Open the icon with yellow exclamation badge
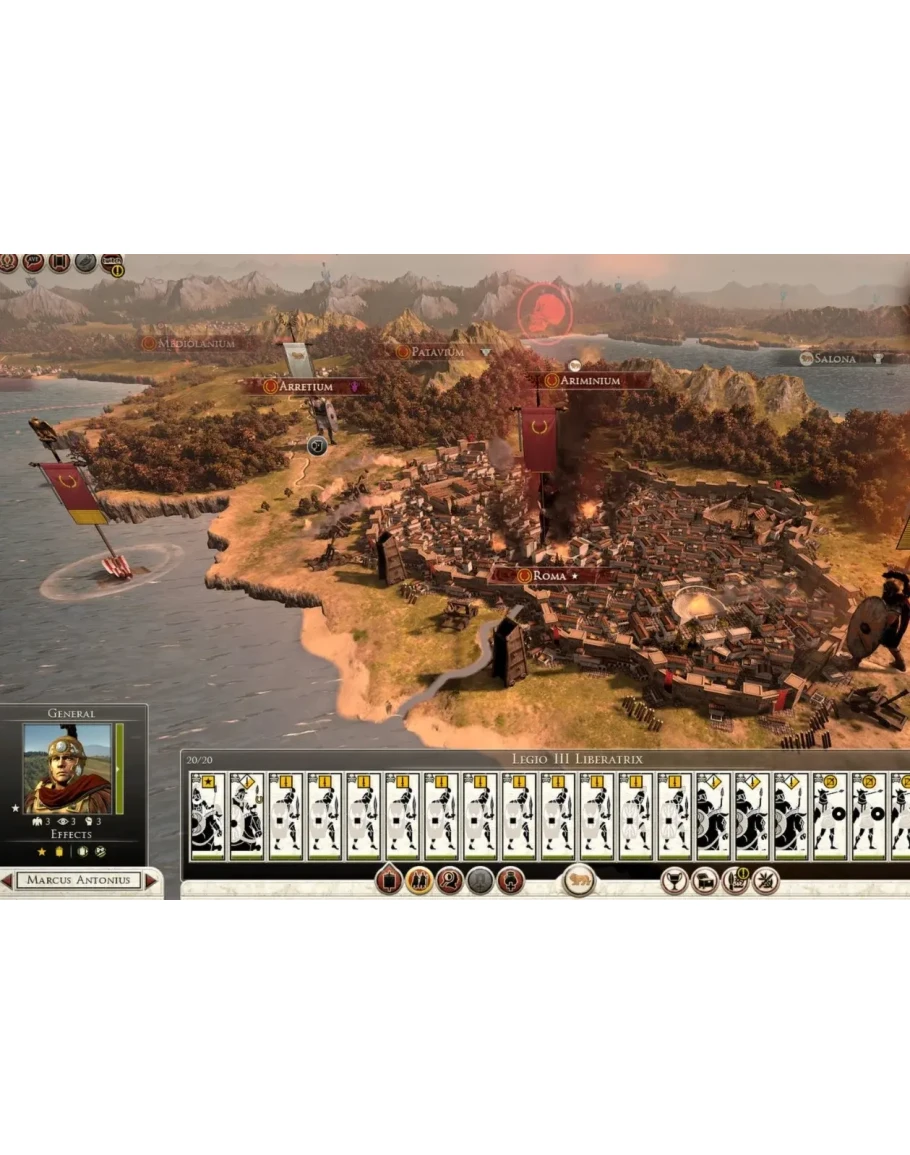The width and height of the screenshot is (910, 1155). (x=112, y=264)
